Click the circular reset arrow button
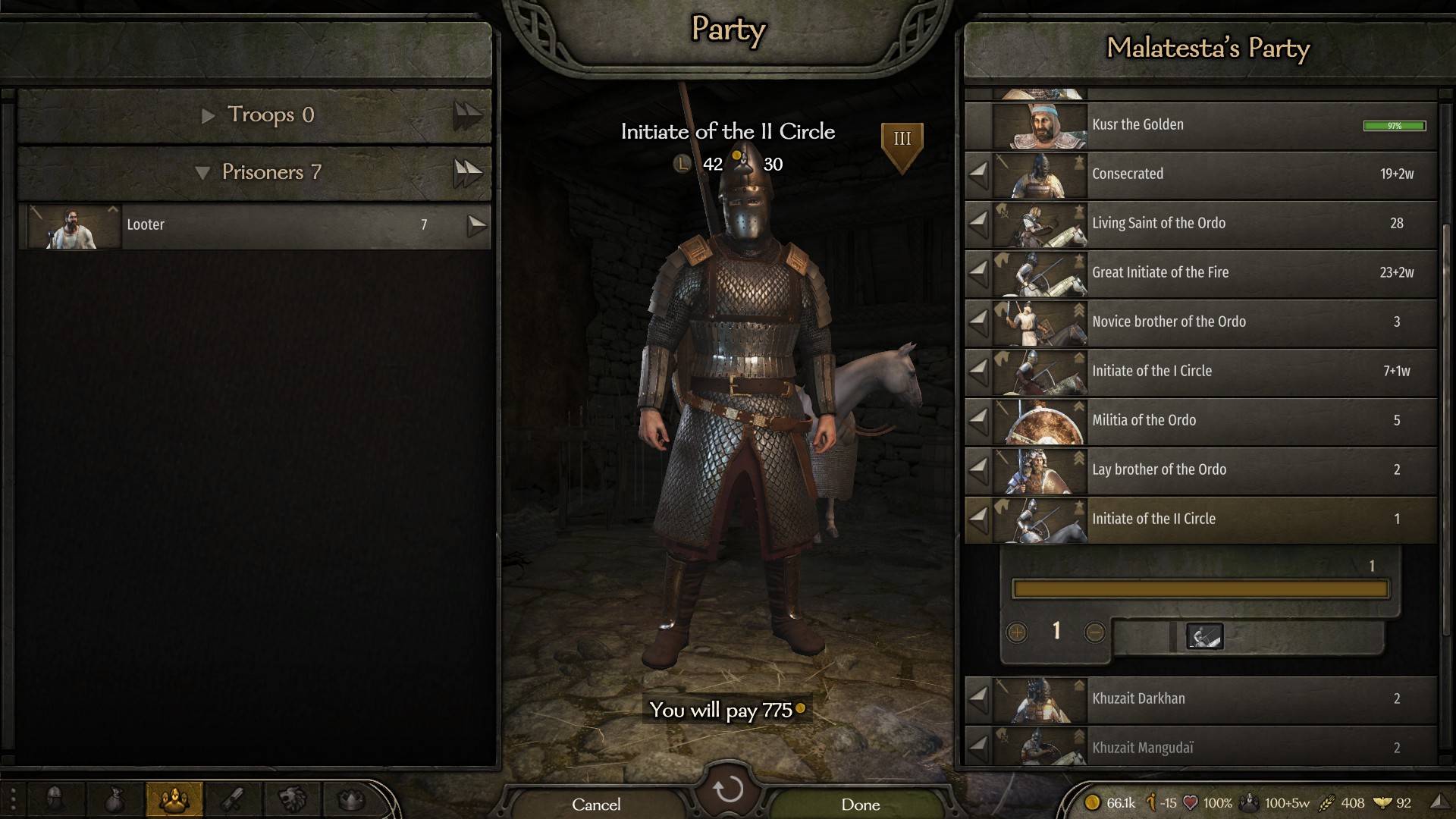Screen dimensions: 1456x819 tap(728, 789)
